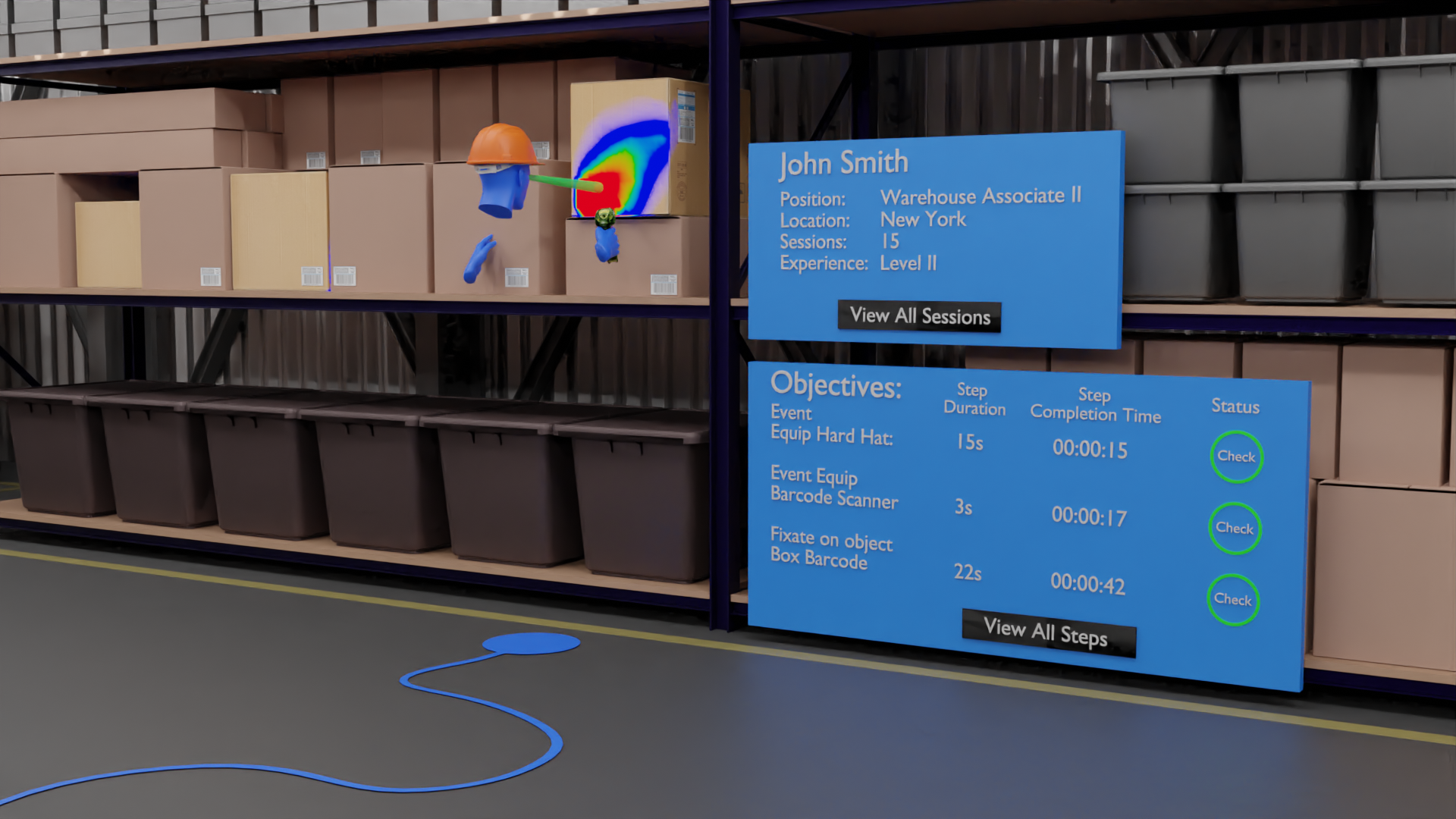The image size is (1456, 819).
Task: Select the 00:00:42 completion time entry
Action: (1087, 584)
